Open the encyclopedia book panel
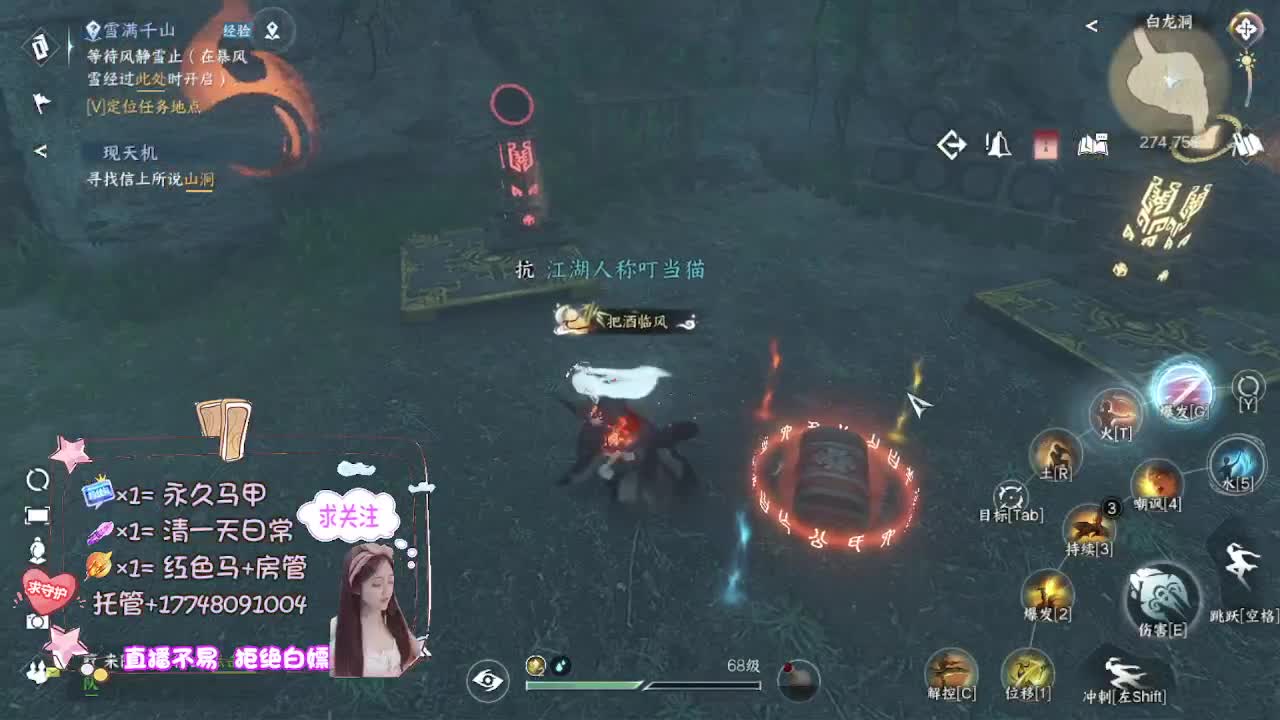Viewport: 1280px width, 720px height. (1093, 146)
